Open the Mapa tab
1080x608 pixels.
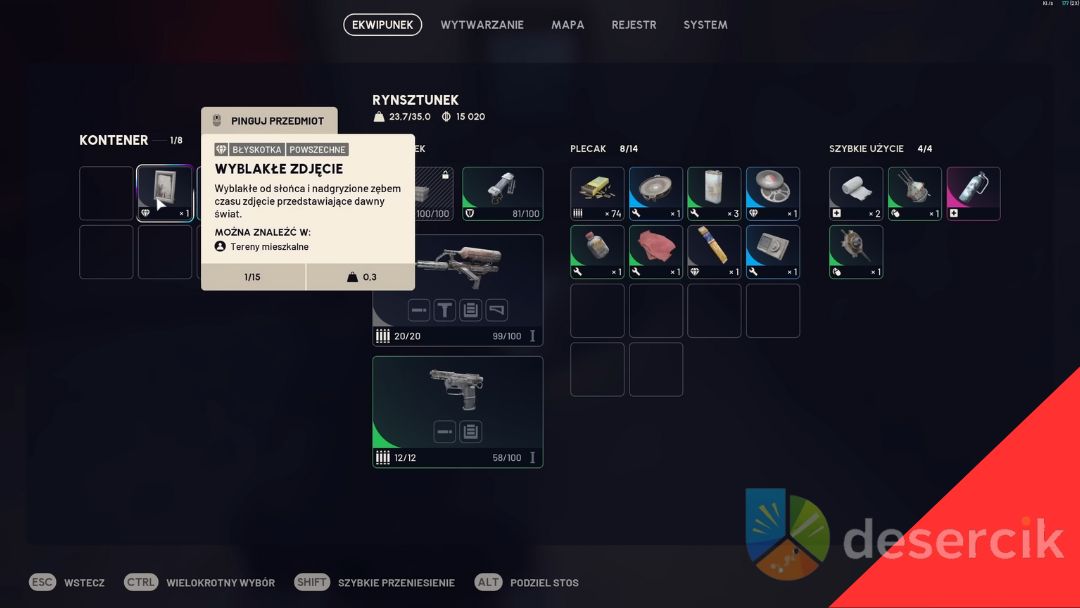[x=568, y=25]
